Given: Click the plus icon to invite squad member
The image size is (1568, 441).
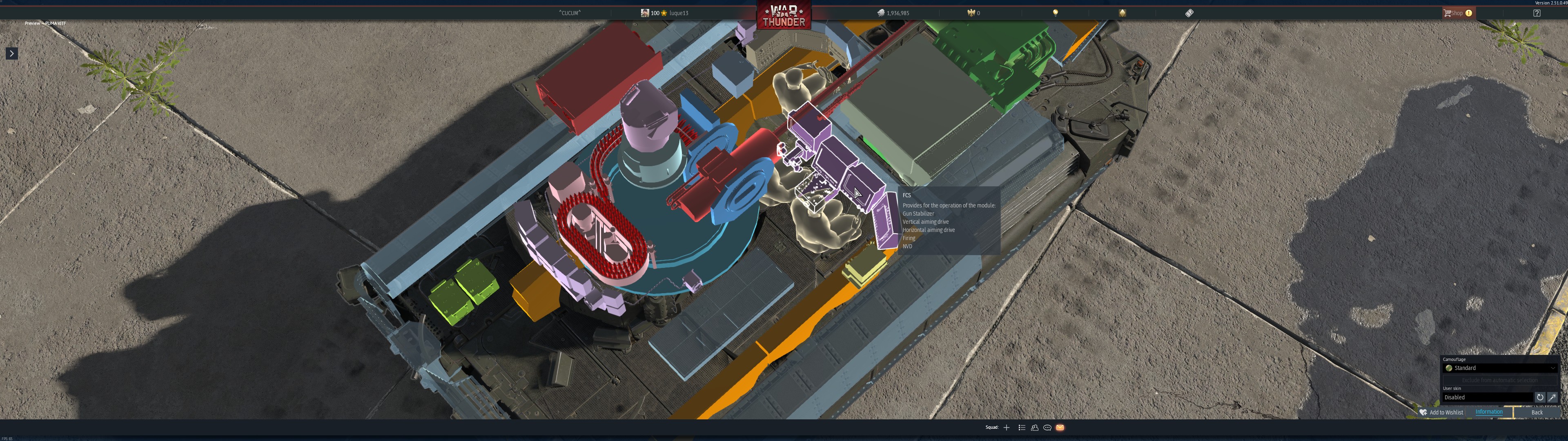Looking at the screenshot, I should click(x=1006, y=428).
